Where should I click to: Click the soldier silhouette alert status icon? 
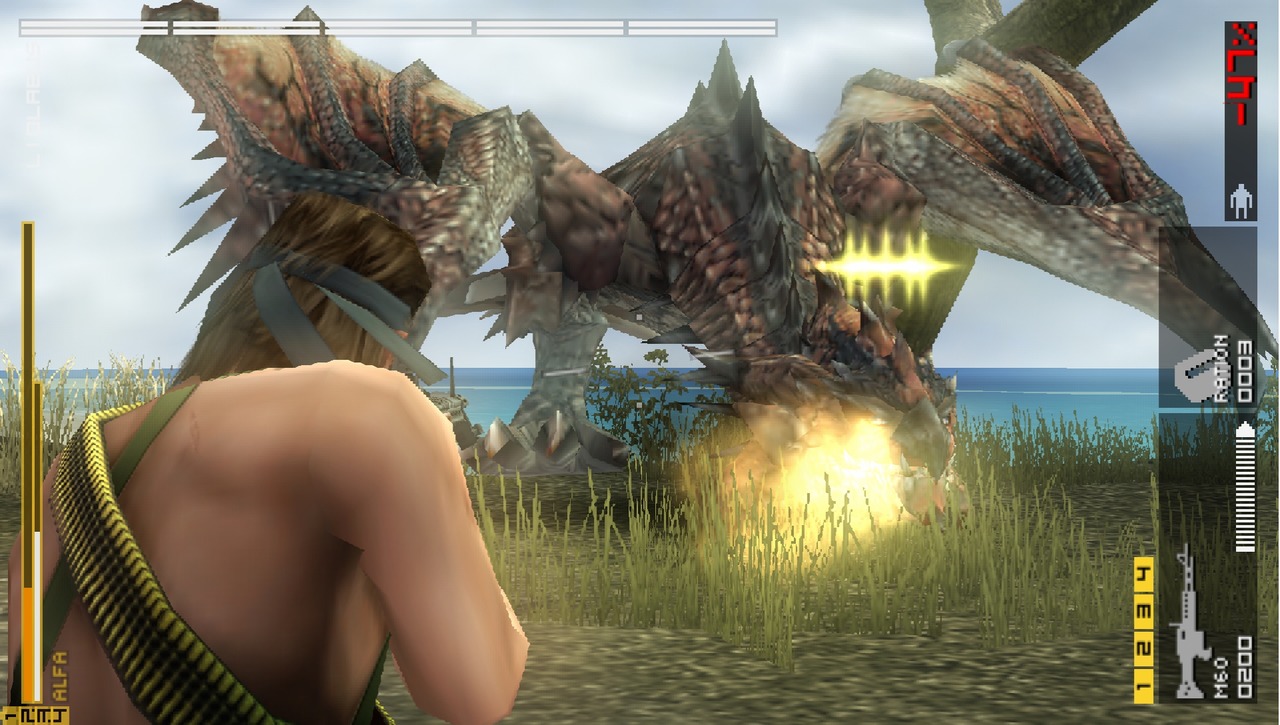[x=1240, y=201]
